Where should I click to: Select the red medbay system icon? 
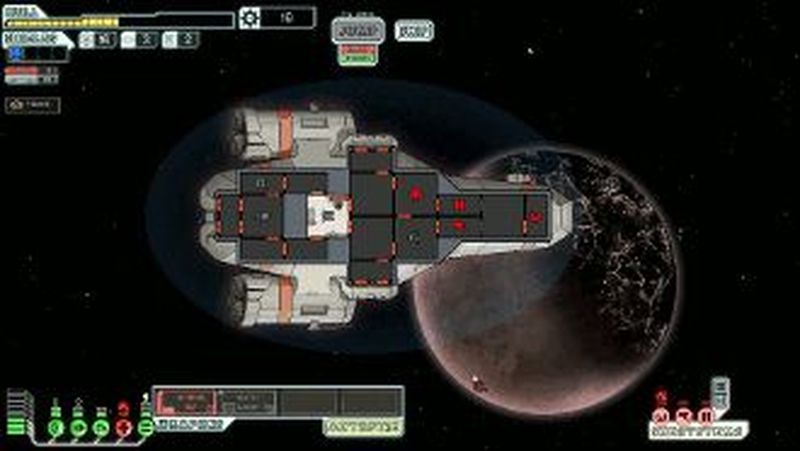[123, 428]
